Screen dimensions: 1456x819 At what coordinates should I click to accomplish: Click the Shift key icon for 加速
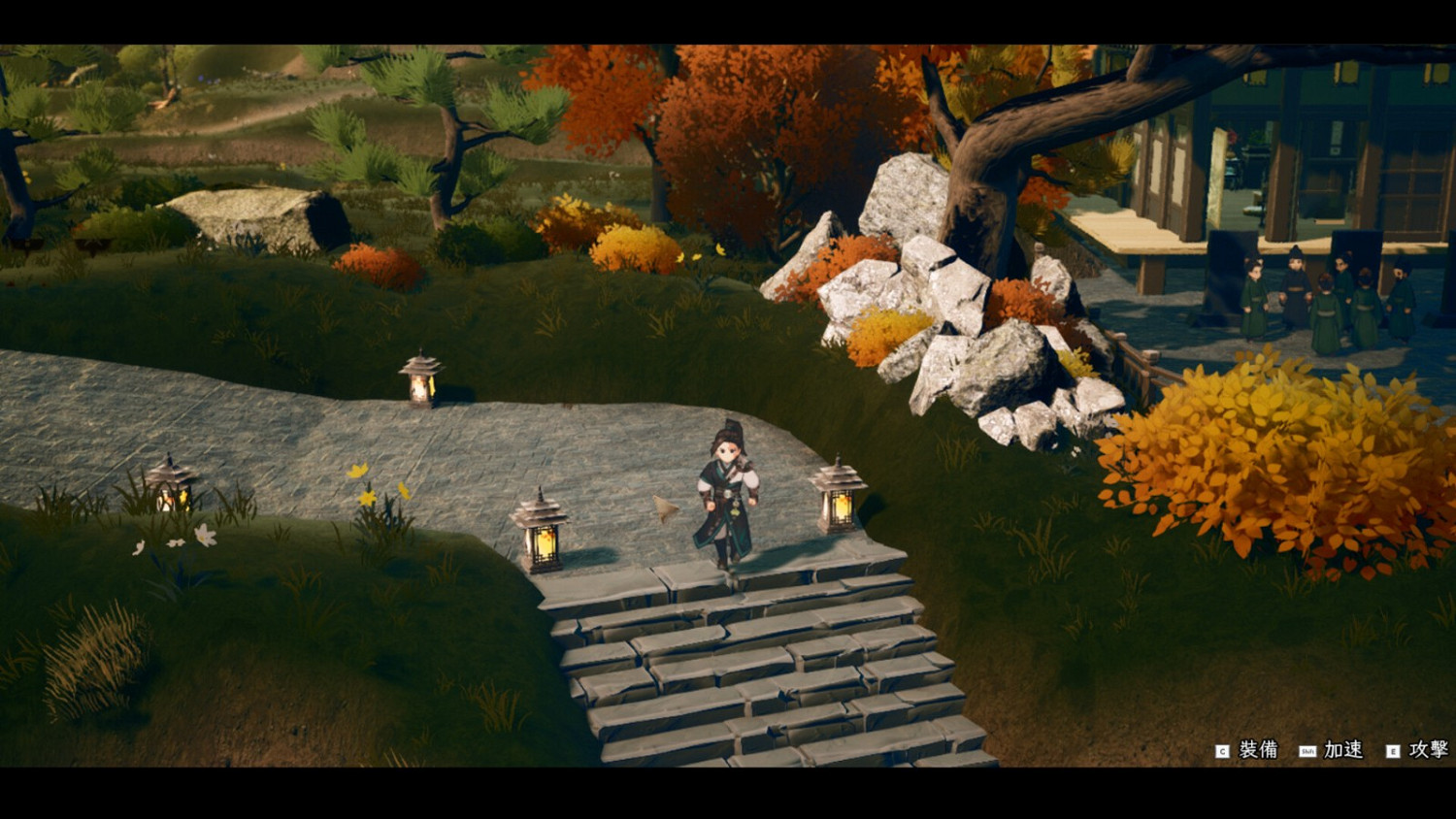1307,750
